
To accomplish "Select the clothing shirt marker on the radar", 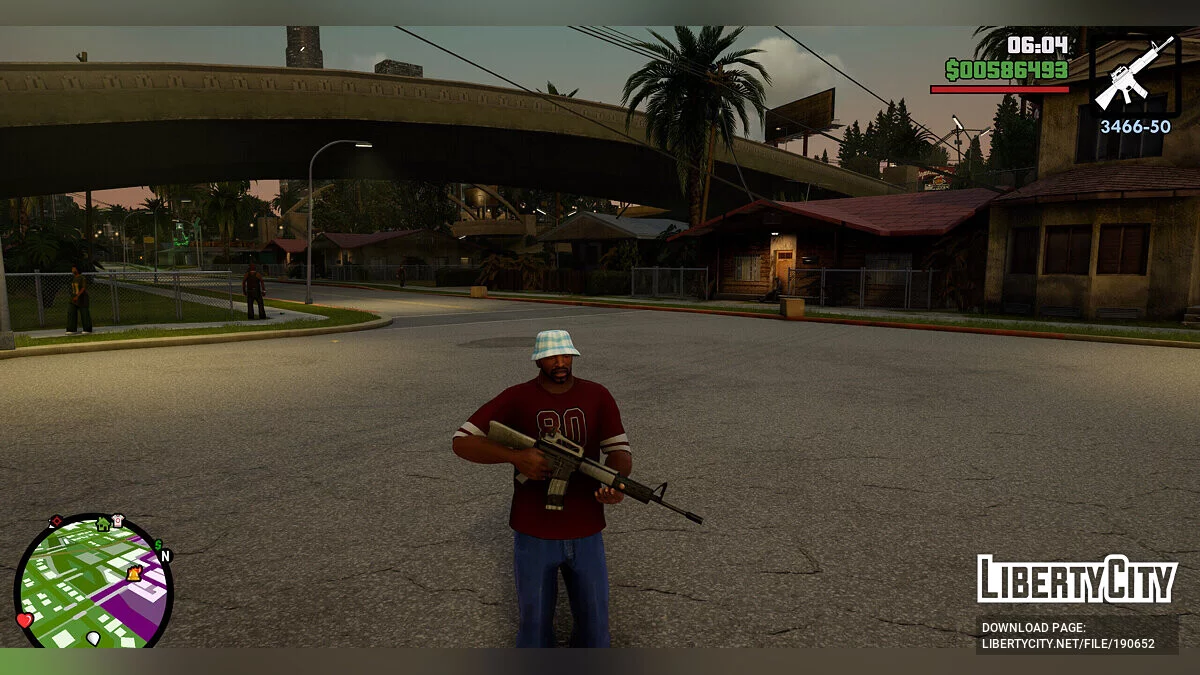I will [118, 520].
